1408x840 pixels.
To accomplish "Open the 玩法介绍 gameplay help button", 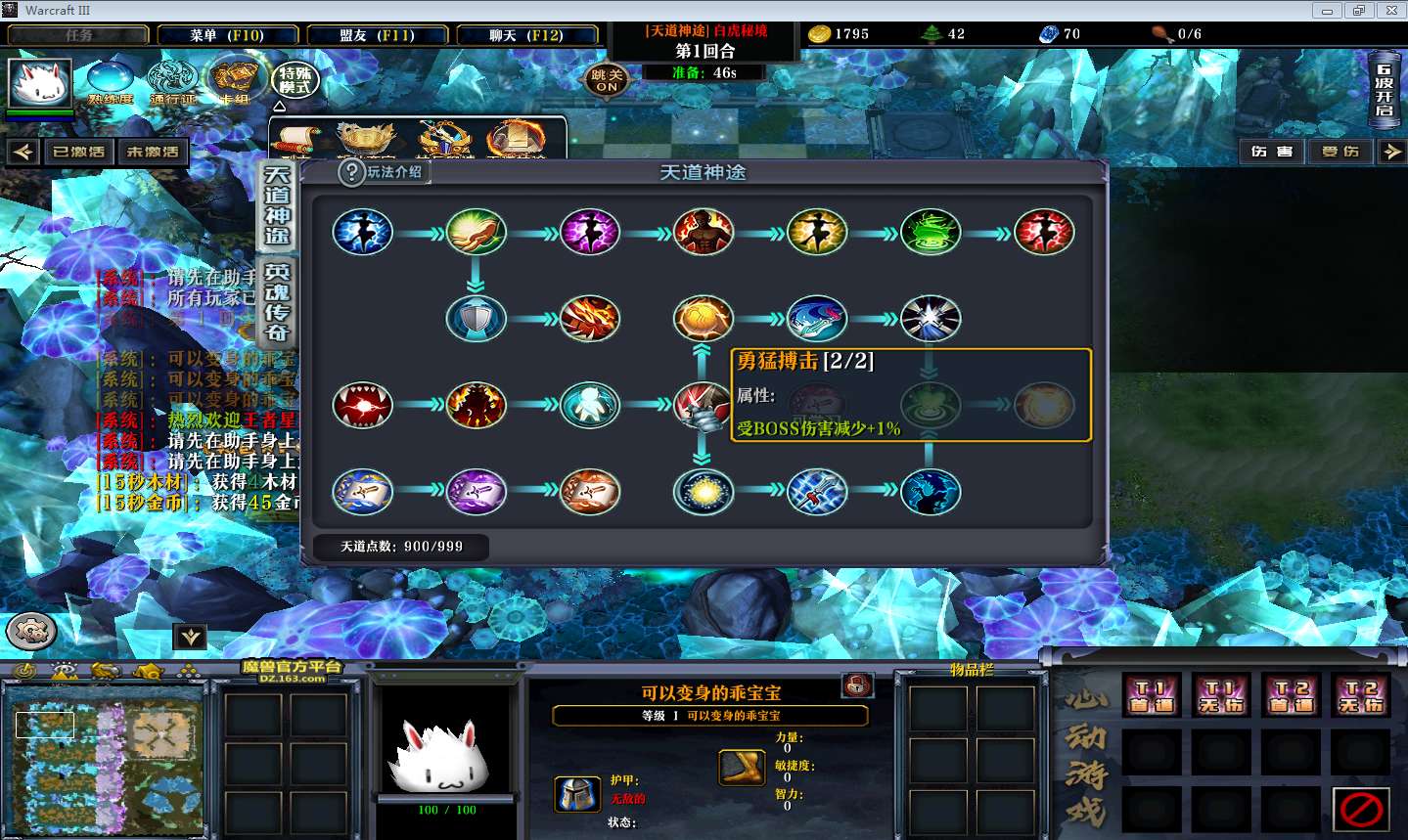I will pyautogui.click(x=383, y=172).
